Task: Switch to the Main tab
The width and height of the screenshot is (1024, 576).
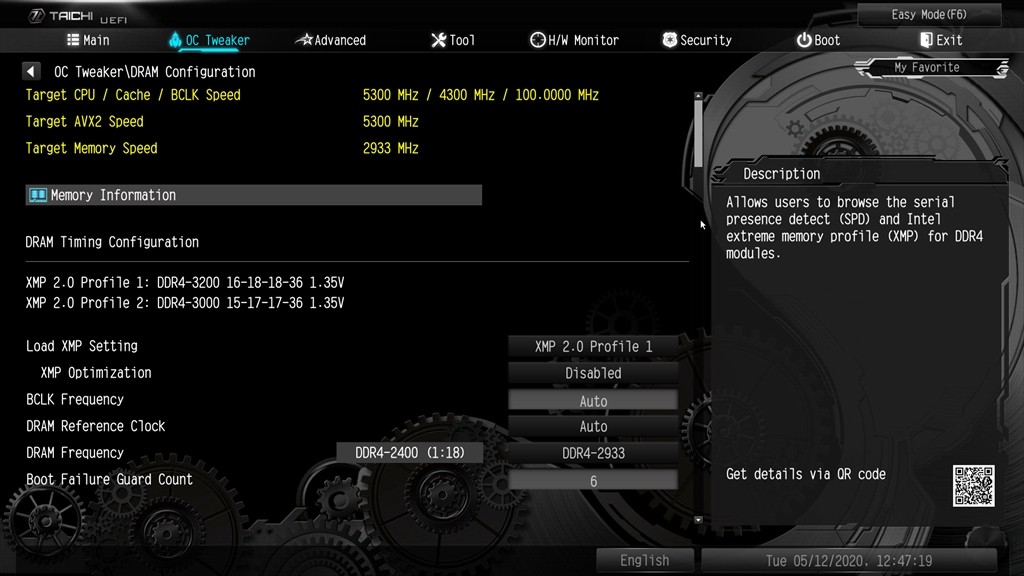Action: (x=88, y=40)
